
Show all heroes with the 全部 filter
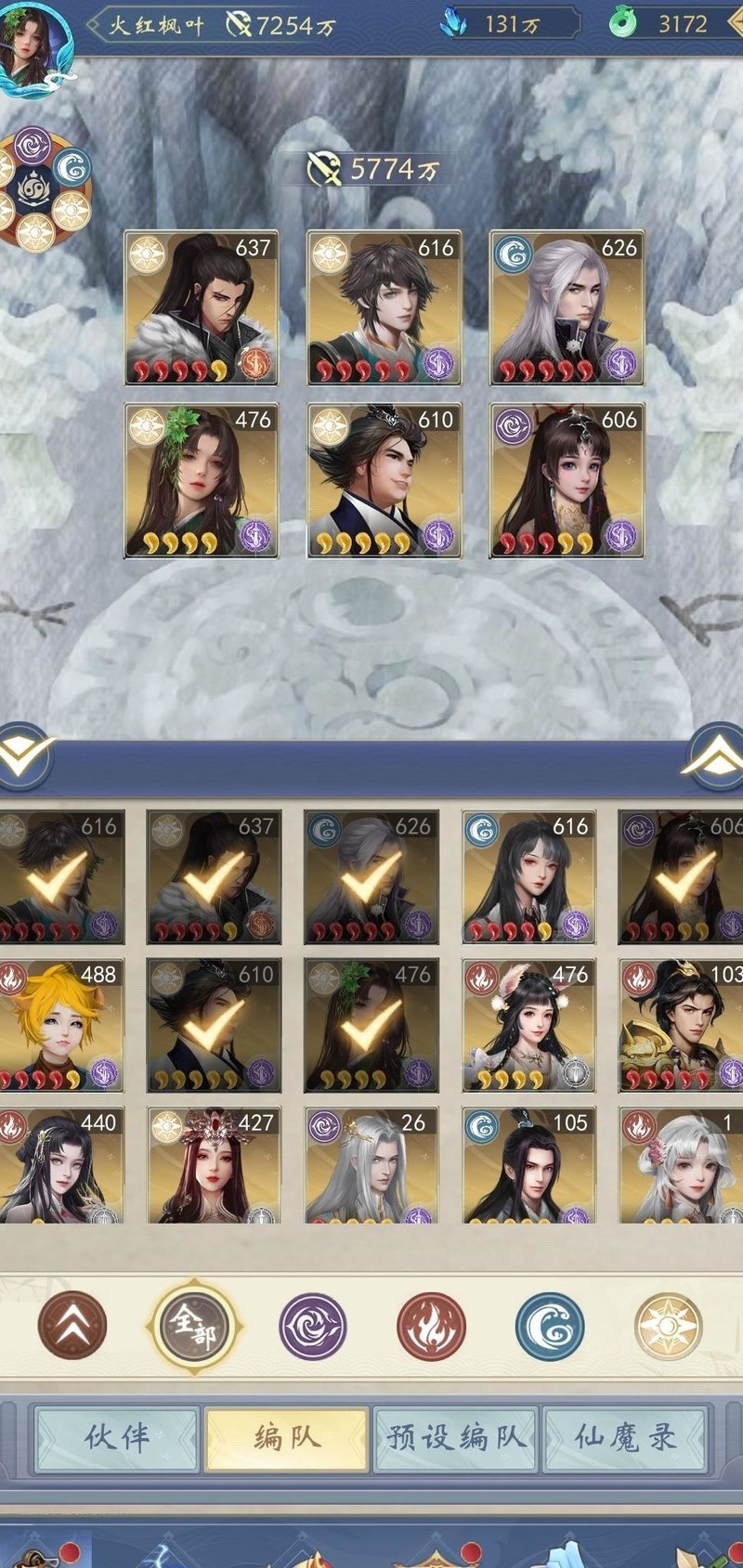[193, 1326]
